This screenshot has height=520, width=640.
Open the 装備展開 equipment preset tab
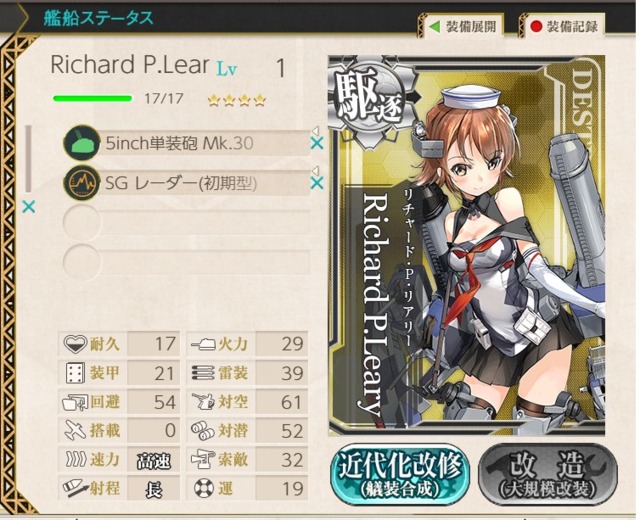(463, 26)
